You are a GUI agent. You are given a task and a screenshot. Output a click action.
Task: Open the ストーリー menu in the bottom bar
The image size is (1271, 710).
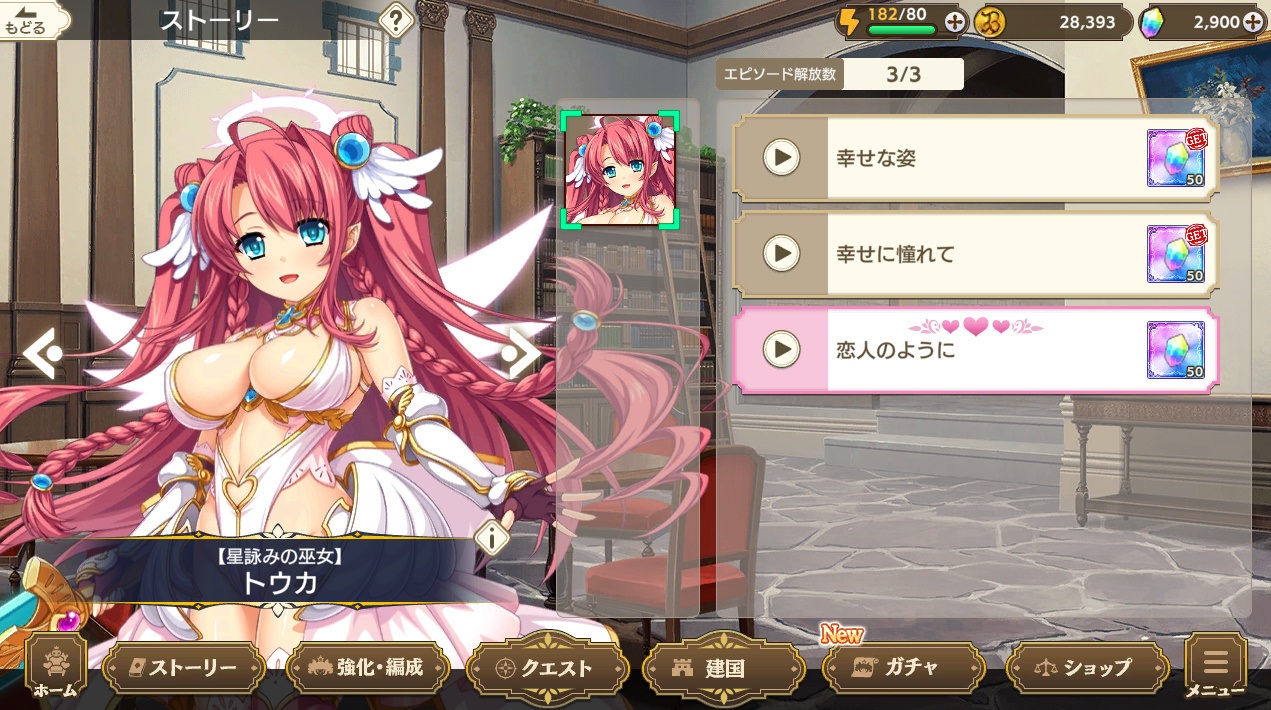(x=183, y=668)
